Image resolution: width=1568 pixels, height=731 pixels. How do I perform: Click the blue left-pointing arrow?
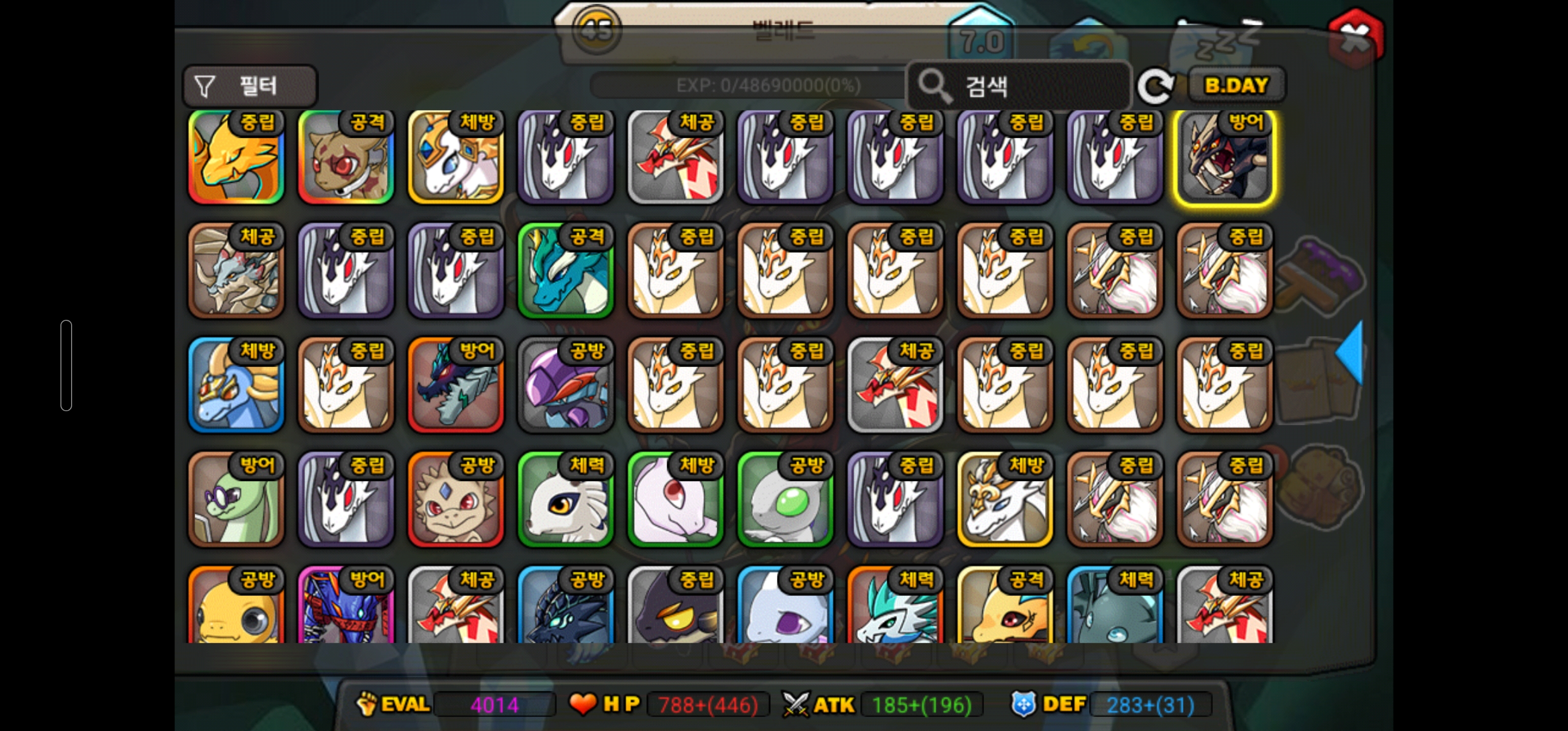[x=1350, y=353]
